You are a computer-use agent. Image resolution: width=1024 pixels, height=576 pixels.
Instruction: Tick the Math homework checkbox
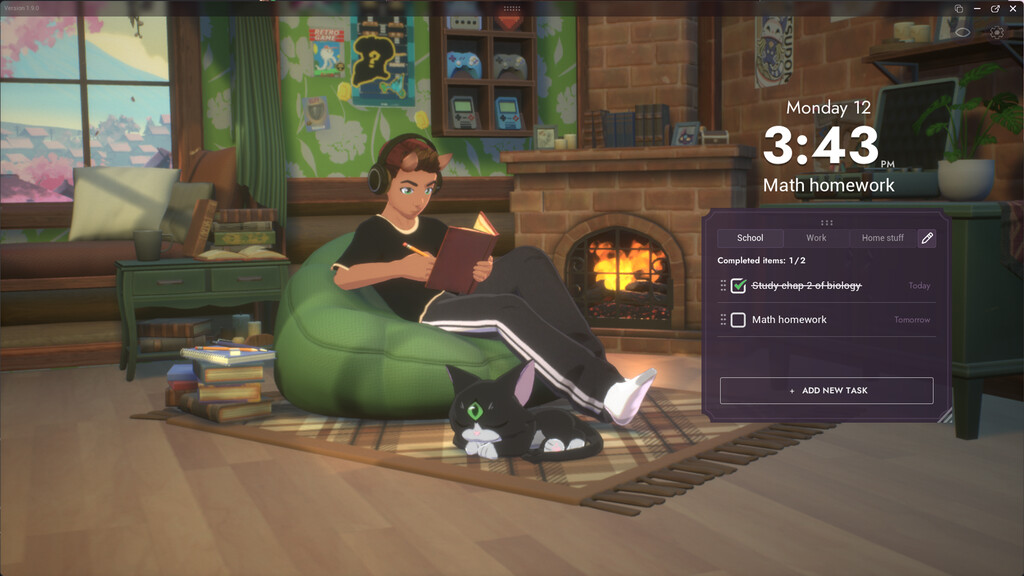(x=738, y=320)
